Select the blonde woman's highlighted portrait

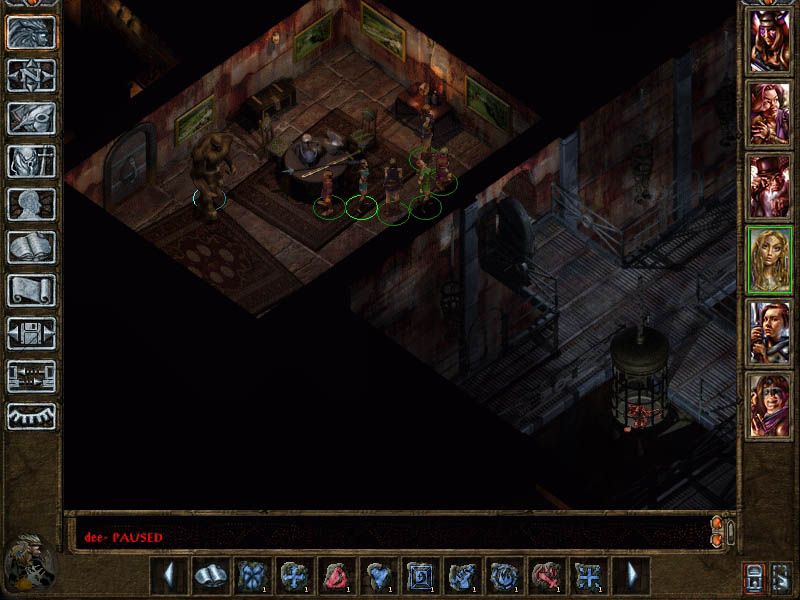[769, 260]
